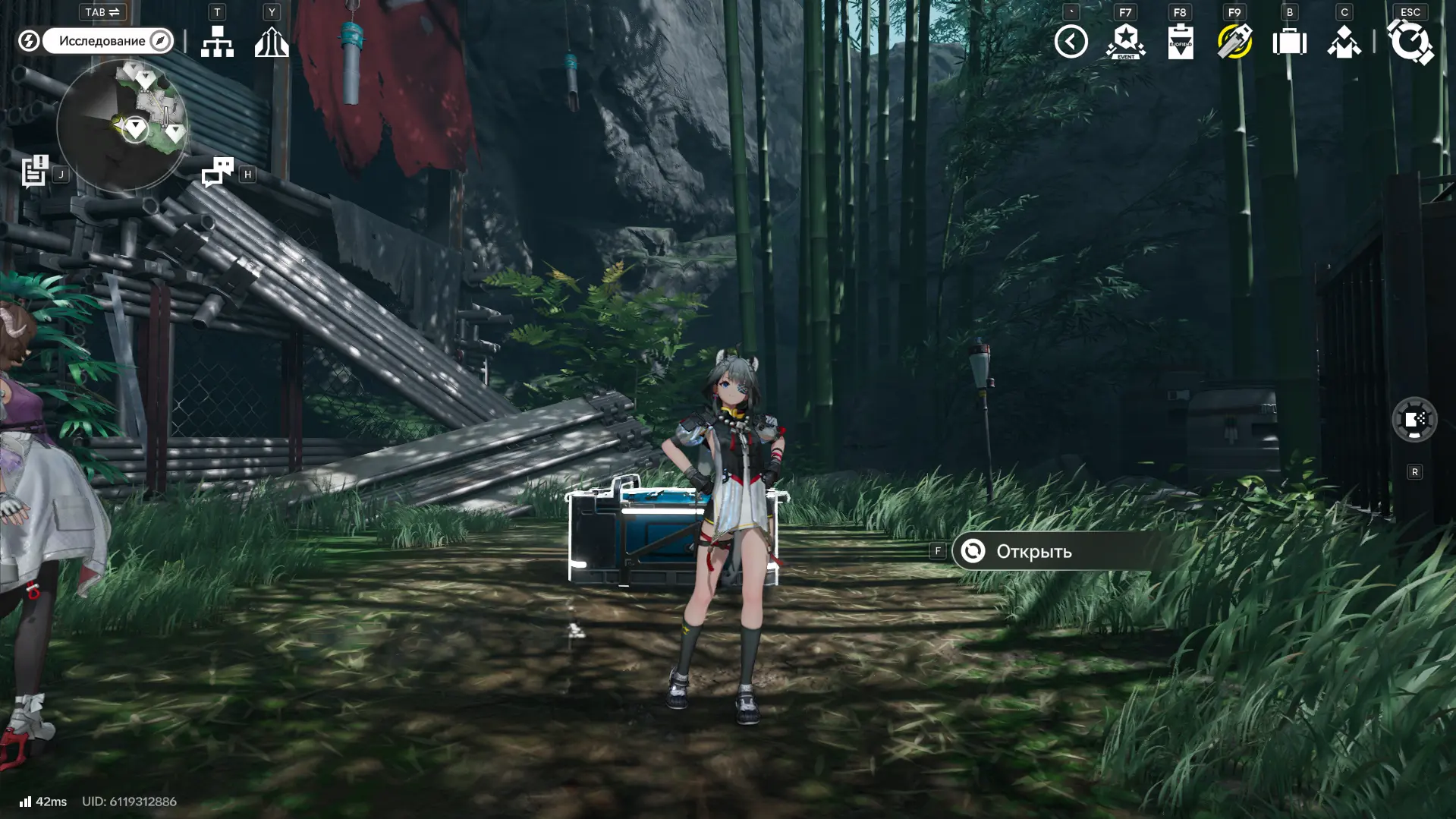1456x819 pixels.
Task: Click the lightning bolt icon beside exploration
Action: (29, 41)
